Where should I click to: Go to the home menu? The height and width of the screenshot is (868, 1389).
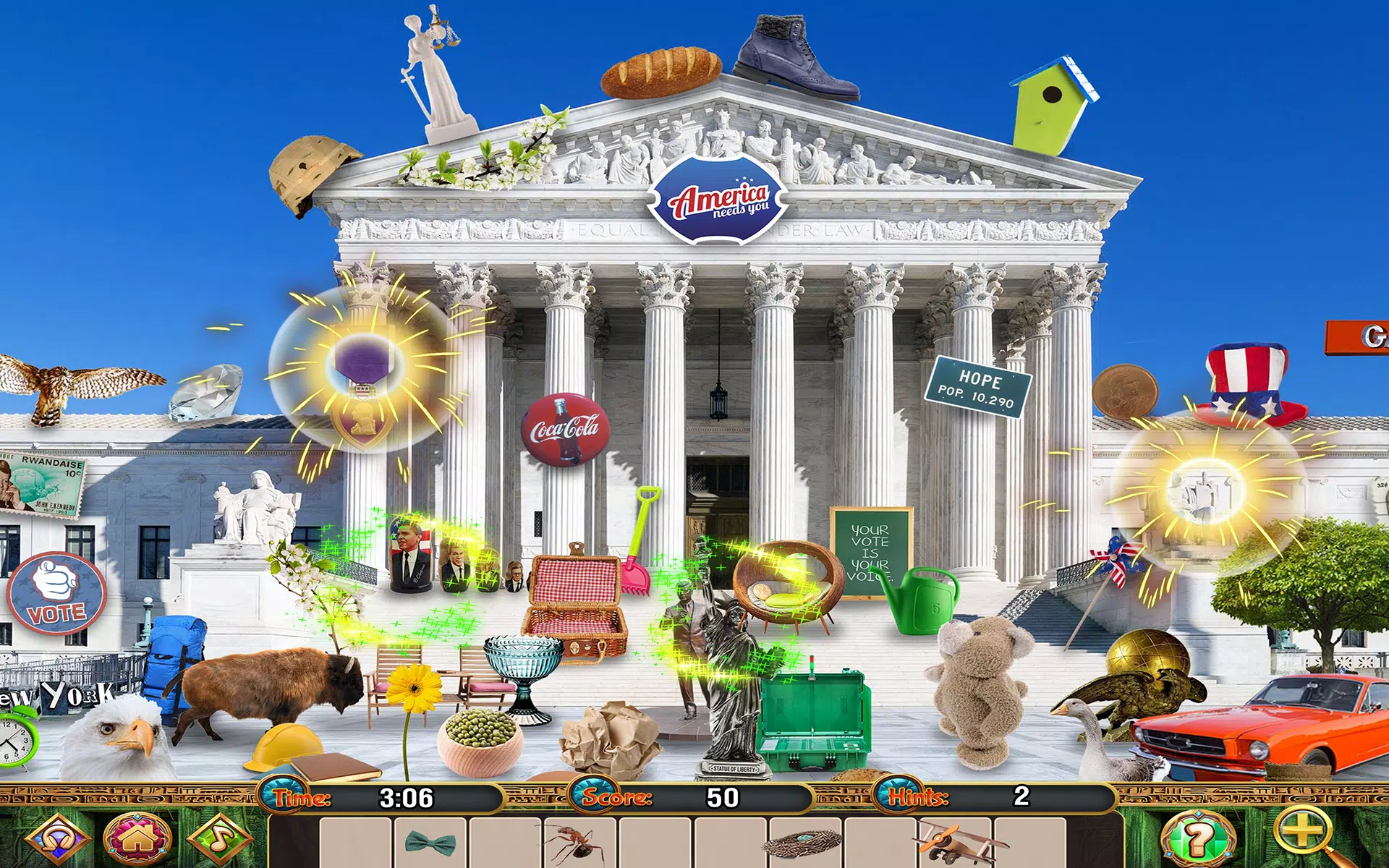(137, 839)
